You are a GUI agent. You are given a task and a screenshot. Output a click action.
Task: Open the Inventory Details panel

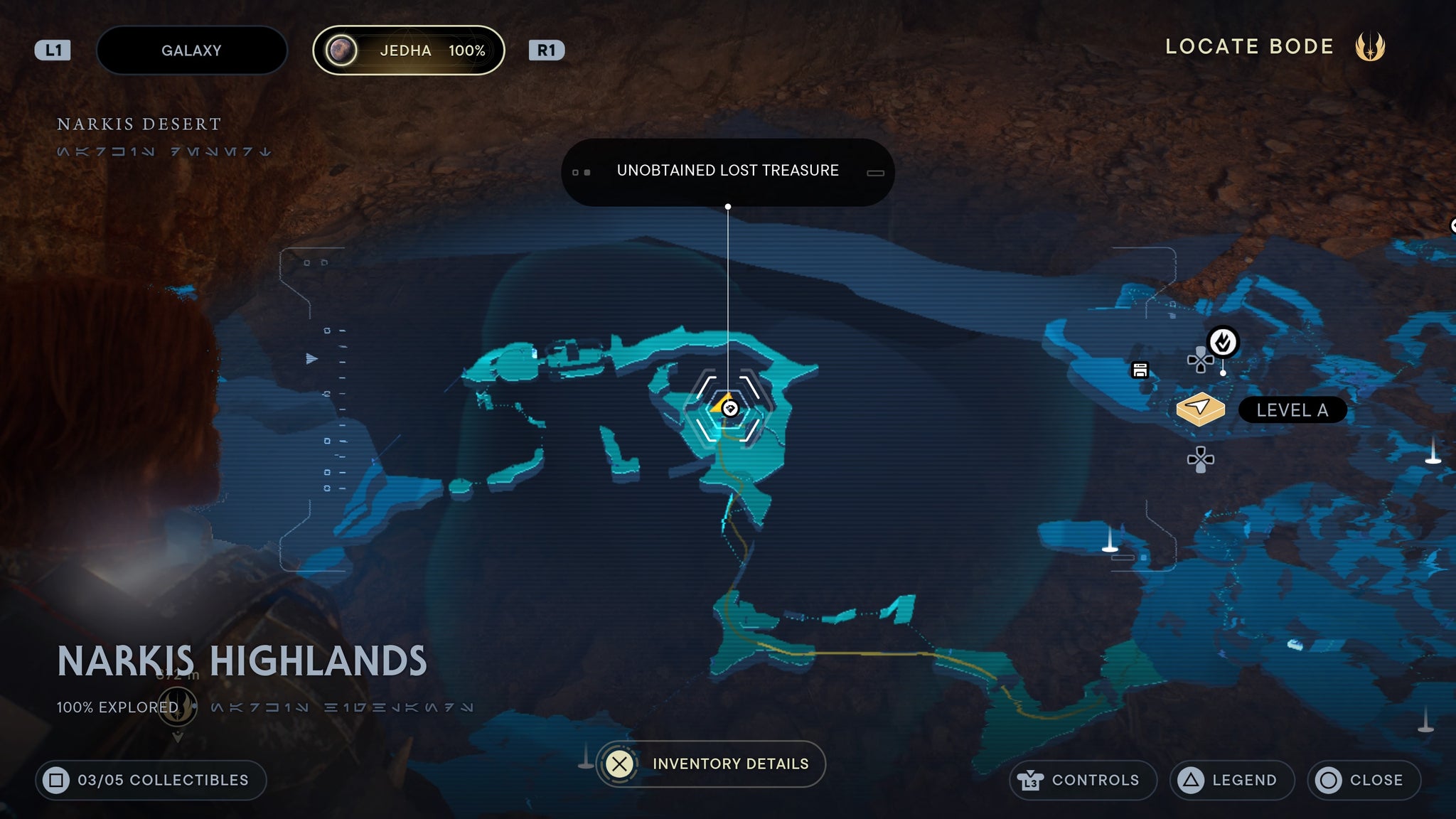[x=711, y=764]
